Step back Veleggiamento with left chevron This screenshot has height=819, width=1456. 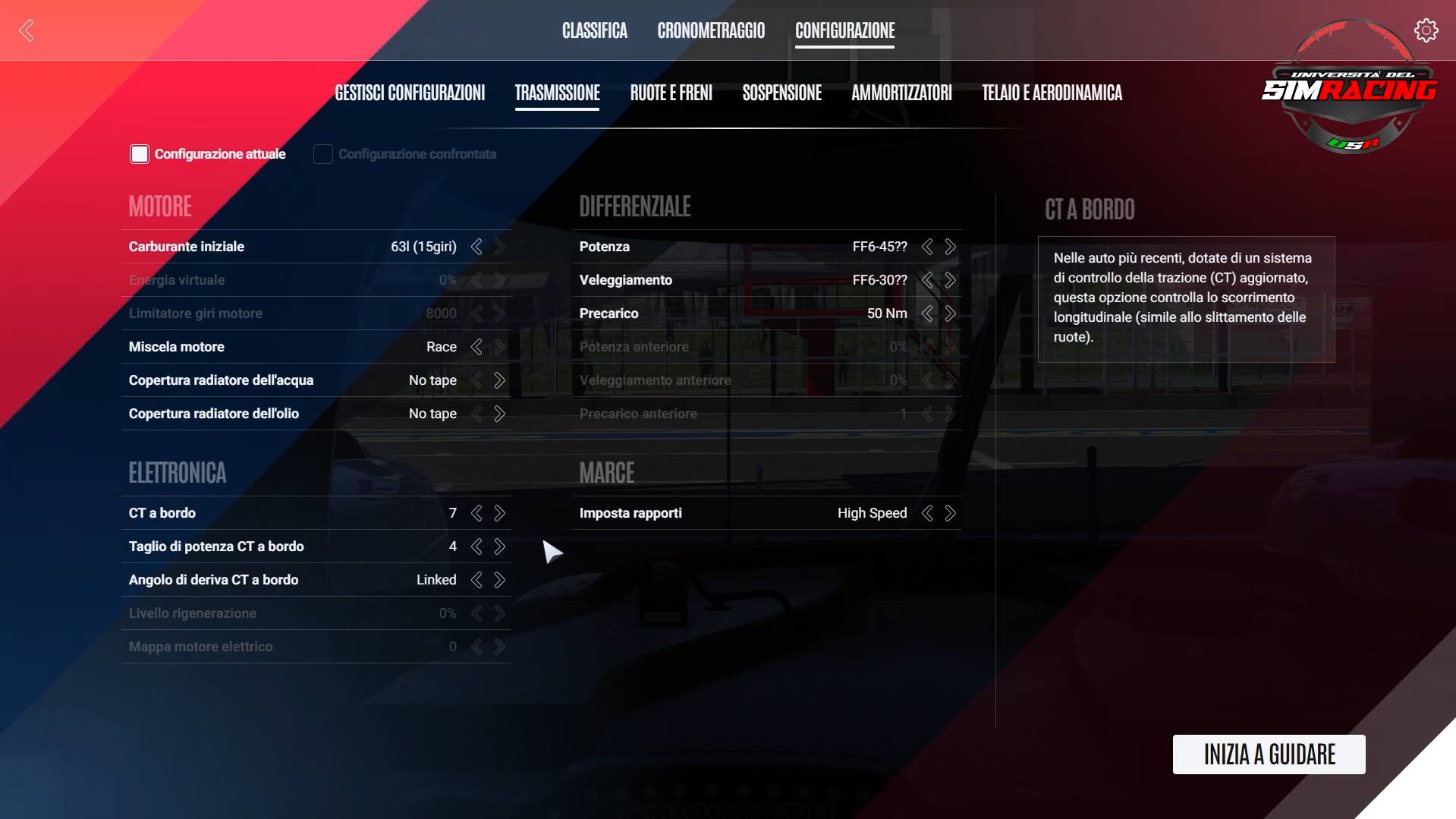(x=926, y=279)
